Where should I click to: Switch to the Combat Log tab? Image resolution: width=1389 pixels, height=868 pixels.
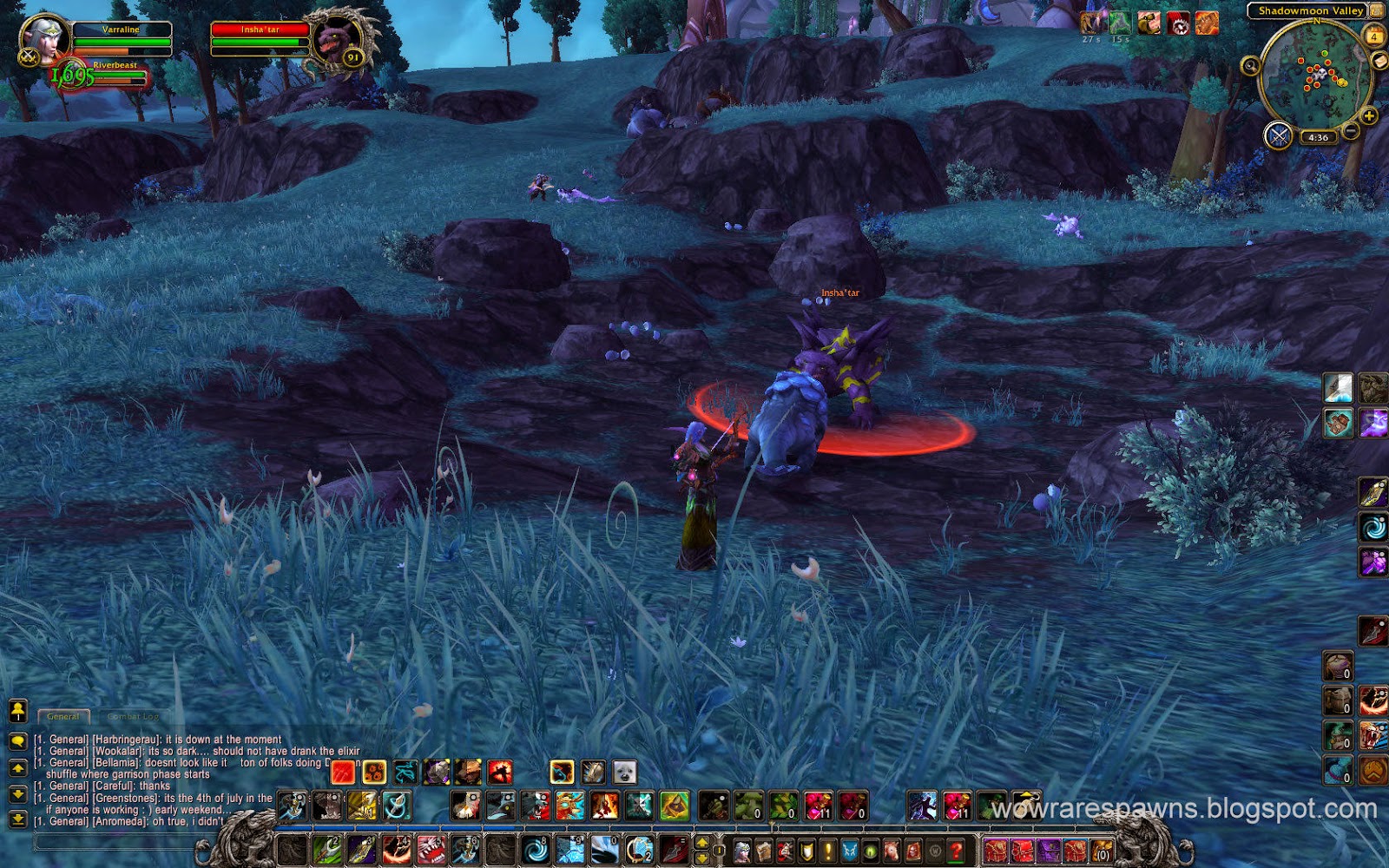[130, 716]
